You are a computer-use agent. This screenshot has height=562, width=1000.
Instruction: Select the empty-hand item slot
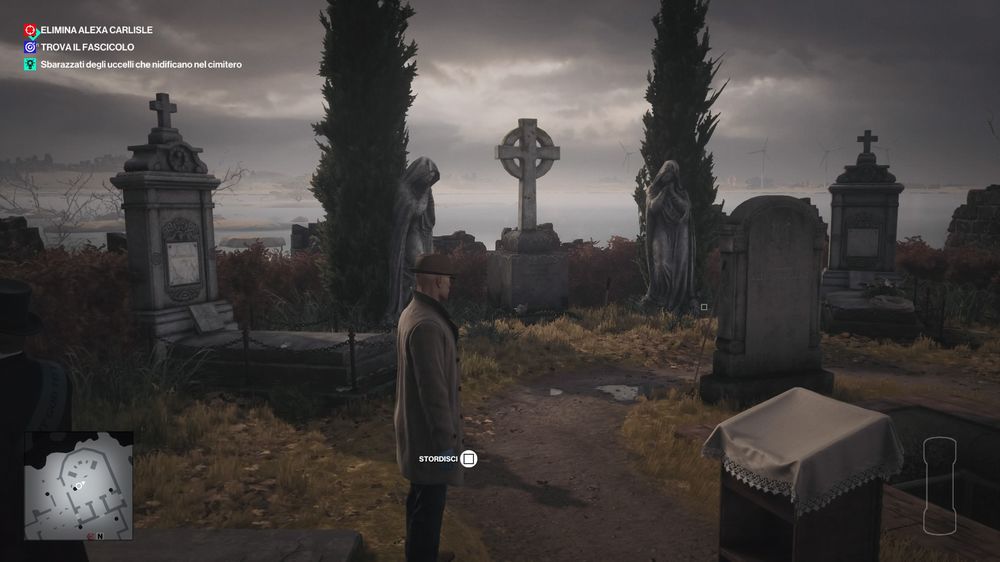[940, 486]
